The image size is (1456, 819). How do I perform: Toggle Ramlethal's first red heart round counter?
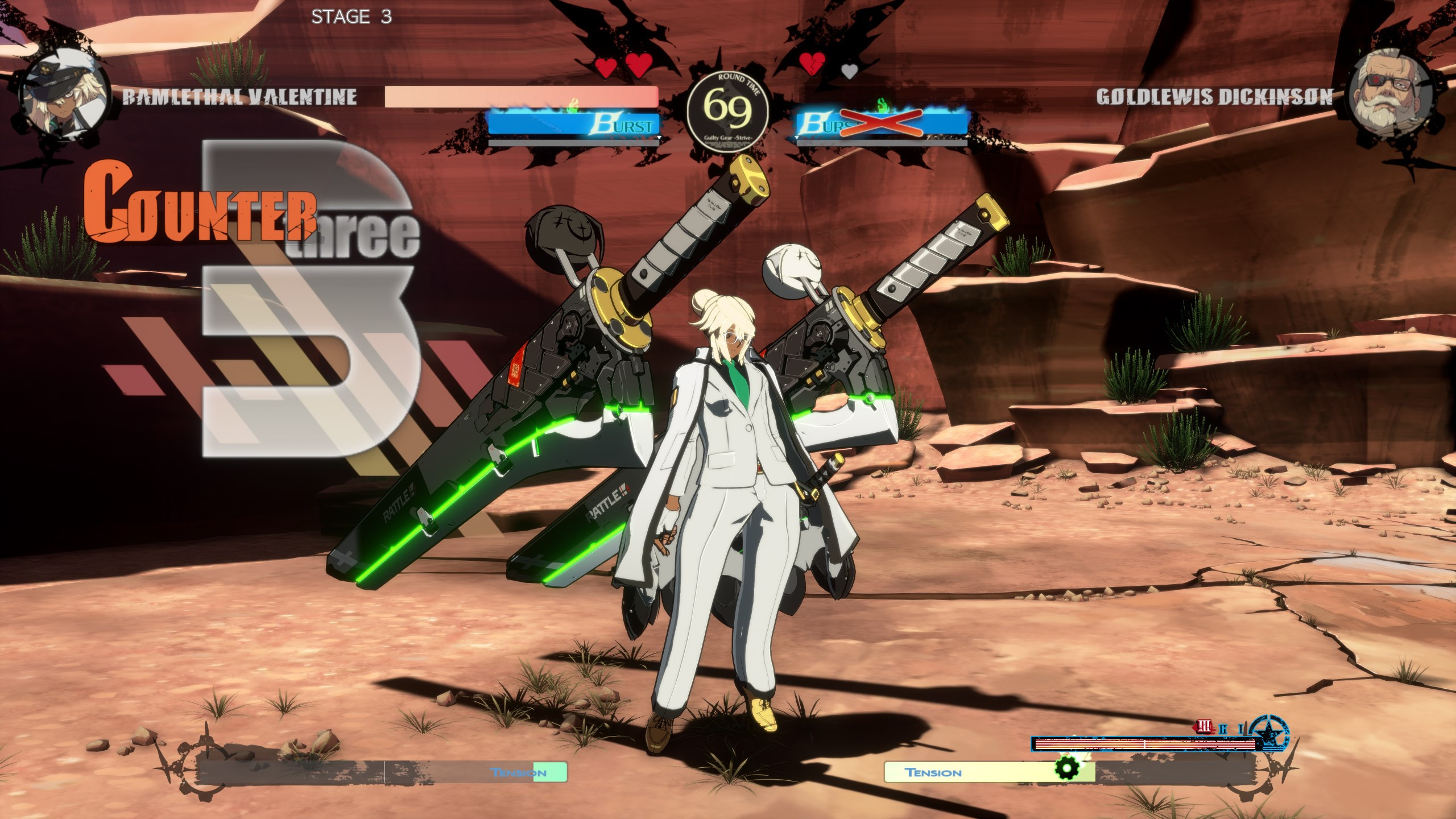coord(605,65)
